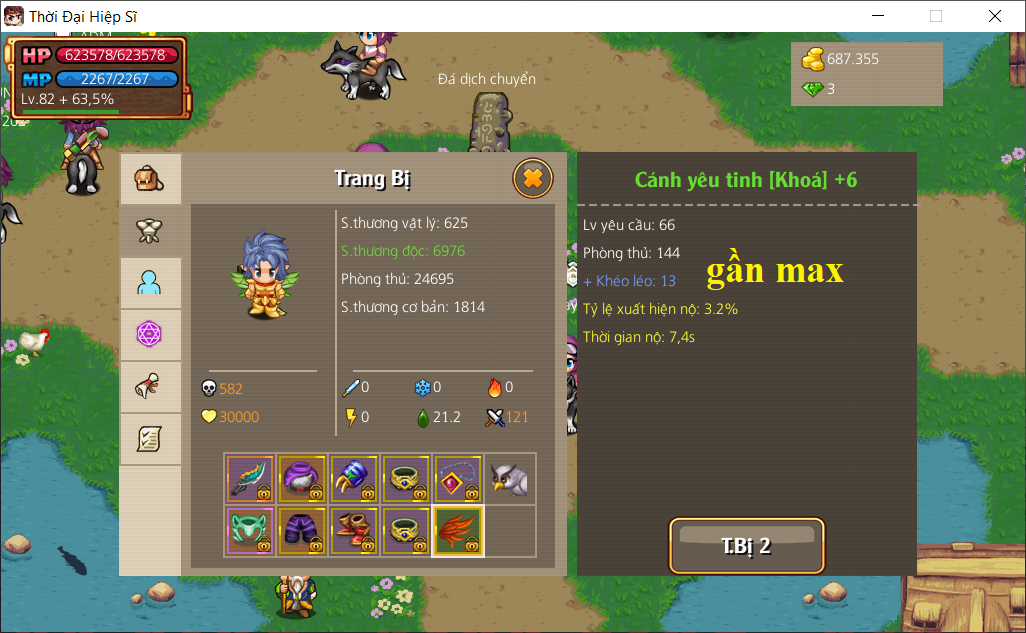Choose the purple robe armor slot

(302, 480)
